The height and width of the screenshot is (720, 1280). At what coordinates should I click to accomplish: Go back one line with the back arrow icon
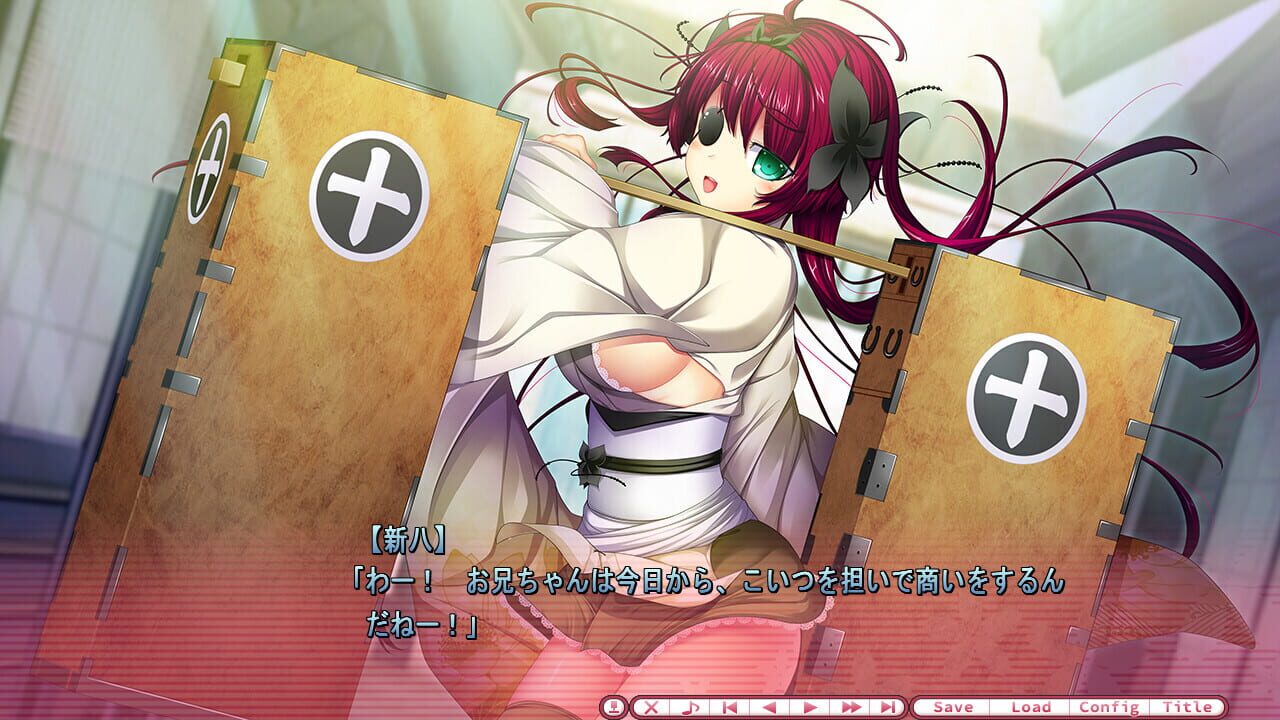pyautogui.click(x=767, y=706)
